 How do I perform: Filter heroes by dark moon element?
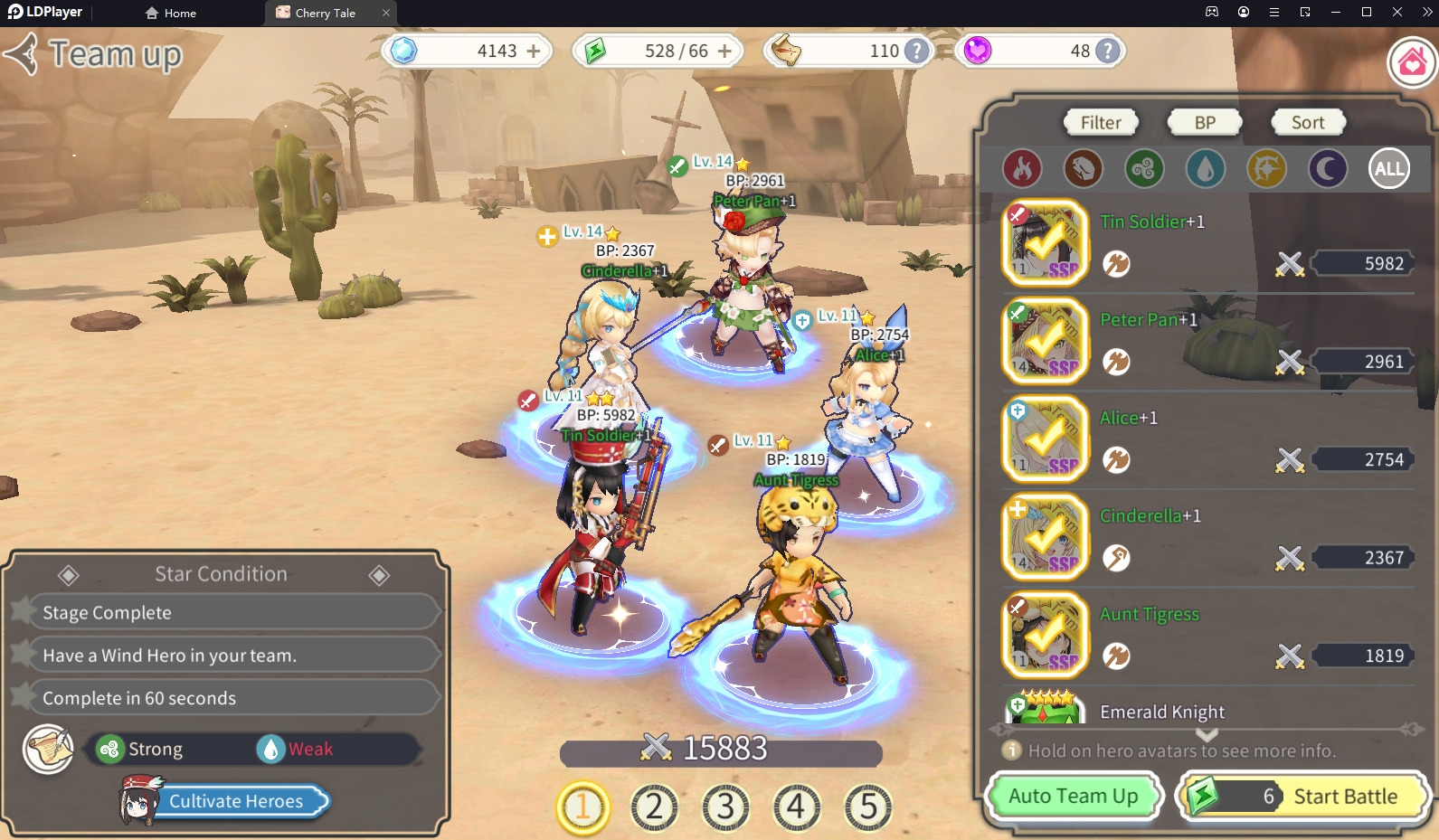pos(1328,169)
